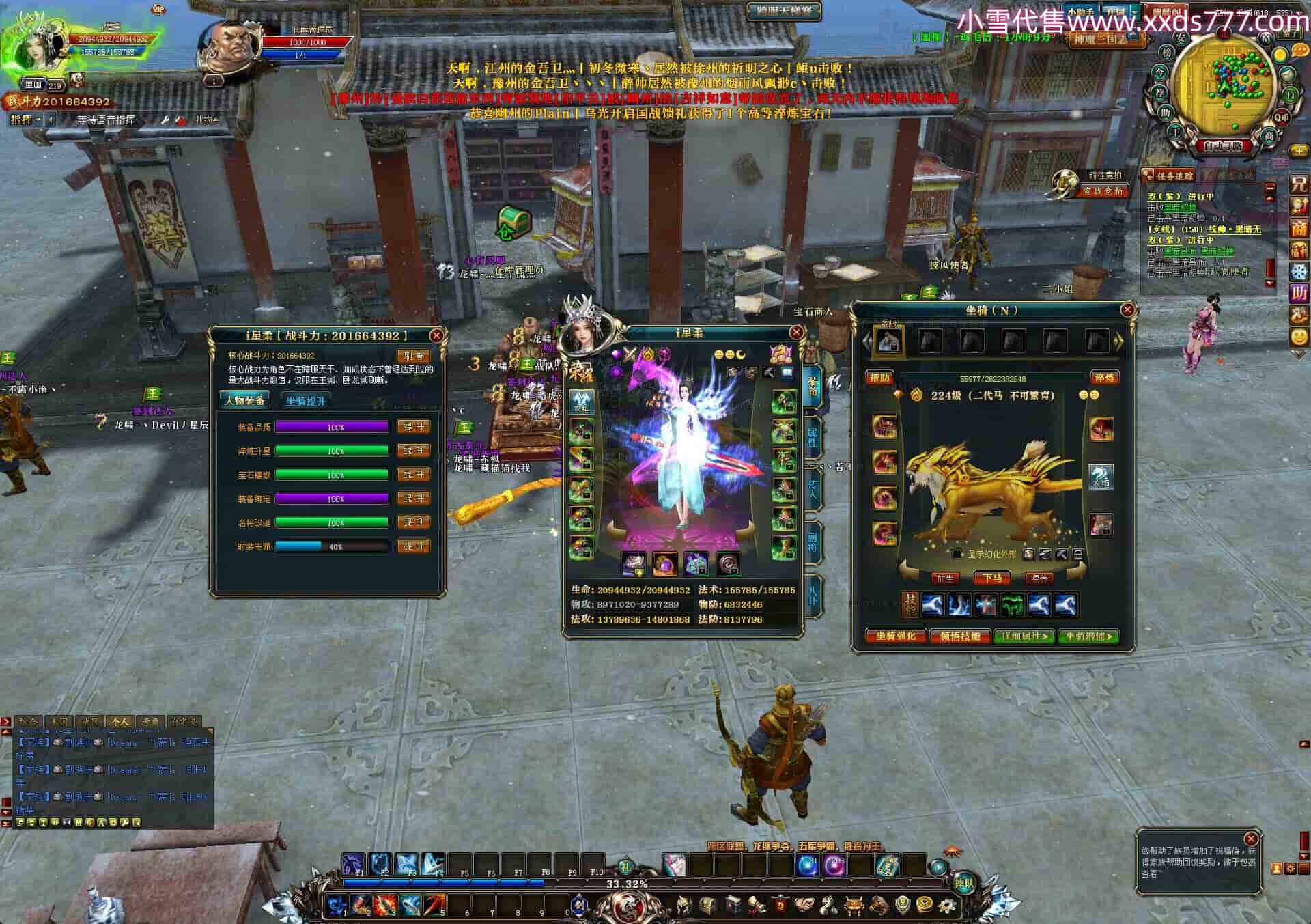Click 提升 next to 装备品质 bar

413,427
